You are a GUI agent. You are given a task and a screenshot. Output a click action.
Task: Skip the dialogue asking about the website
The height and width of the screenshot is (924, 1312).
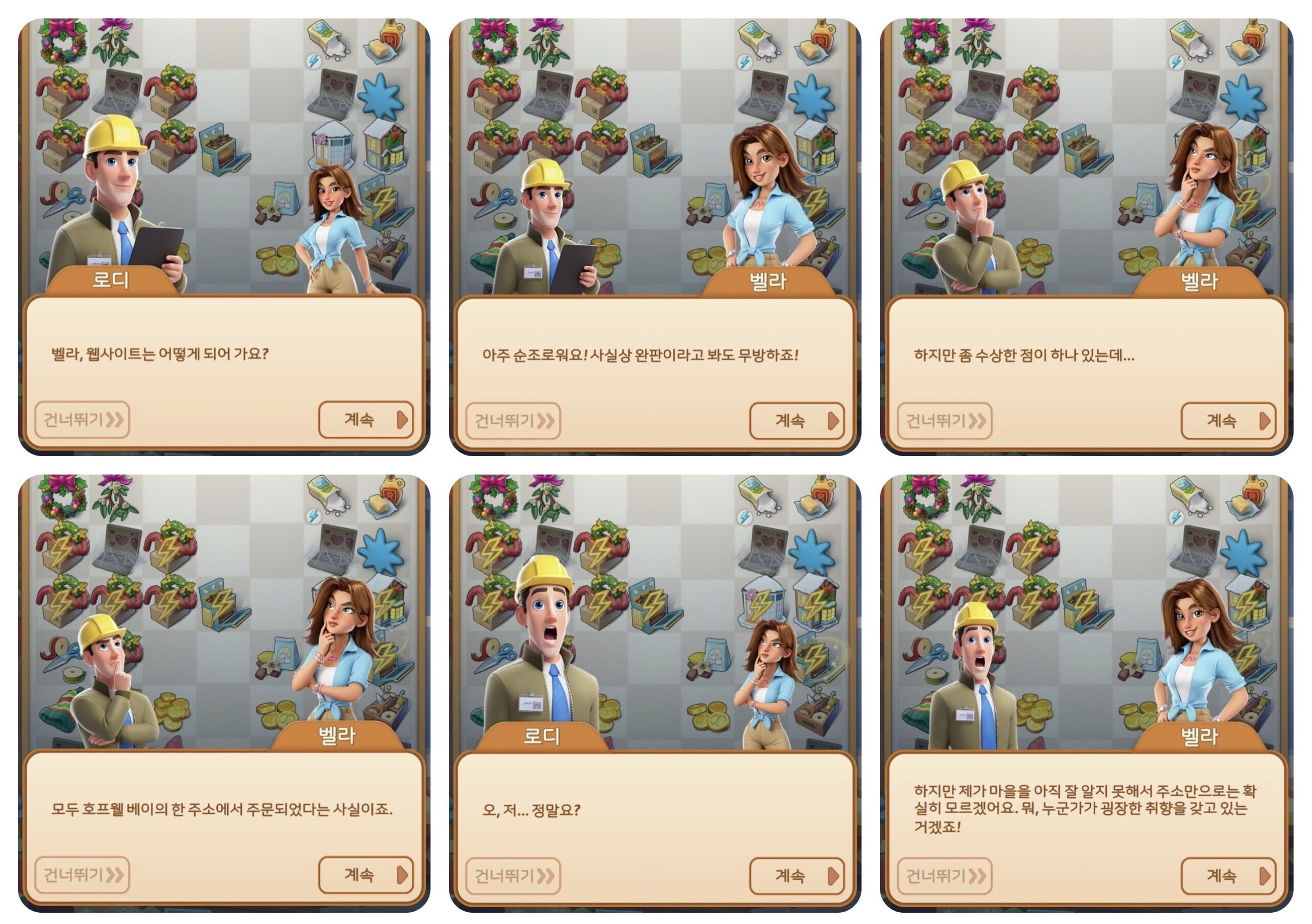(x=83, y=420)
